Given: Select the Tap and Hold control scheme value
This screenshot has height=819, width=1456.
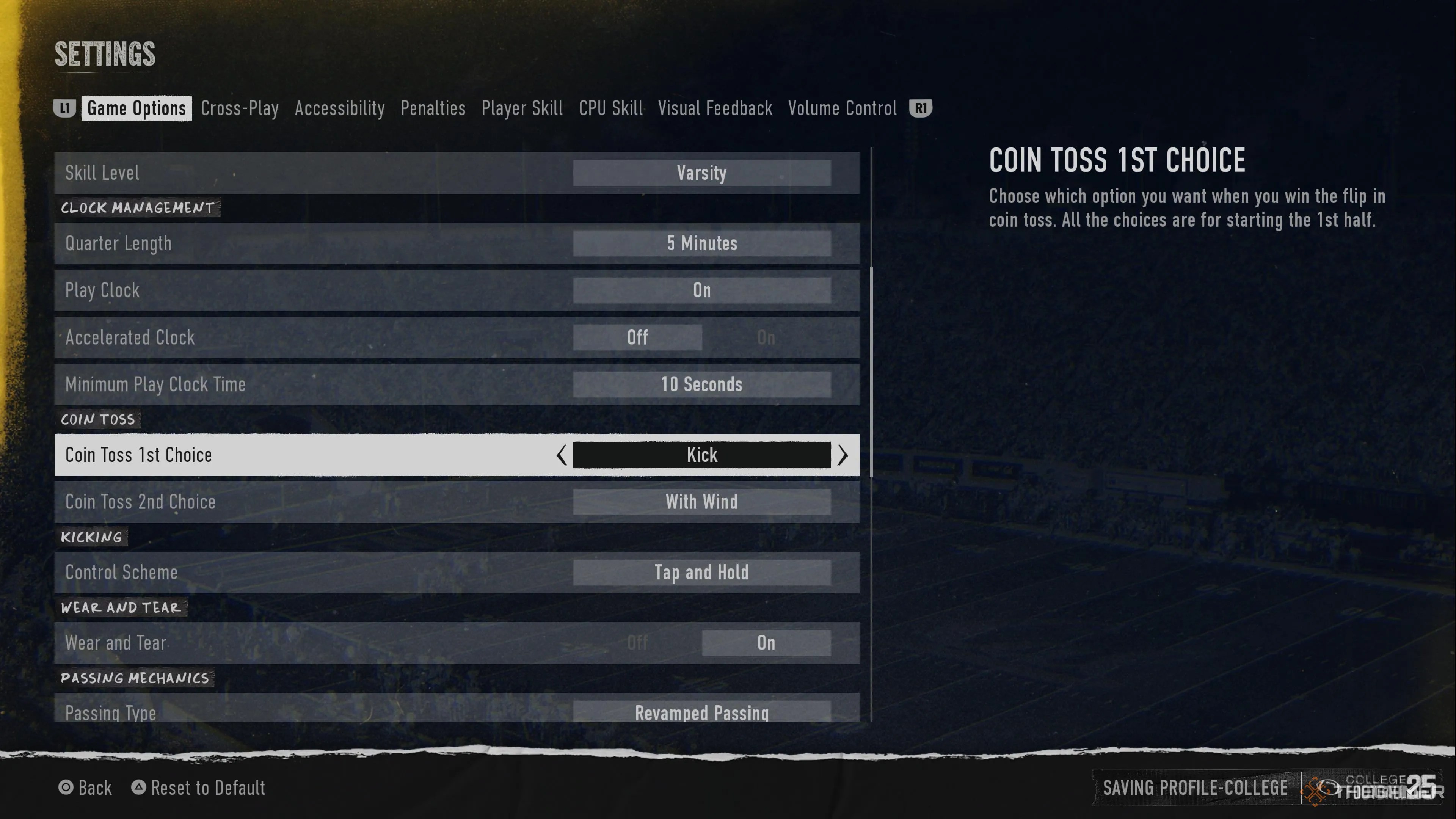Looking at the screenshot, I should tap(702, 572).
